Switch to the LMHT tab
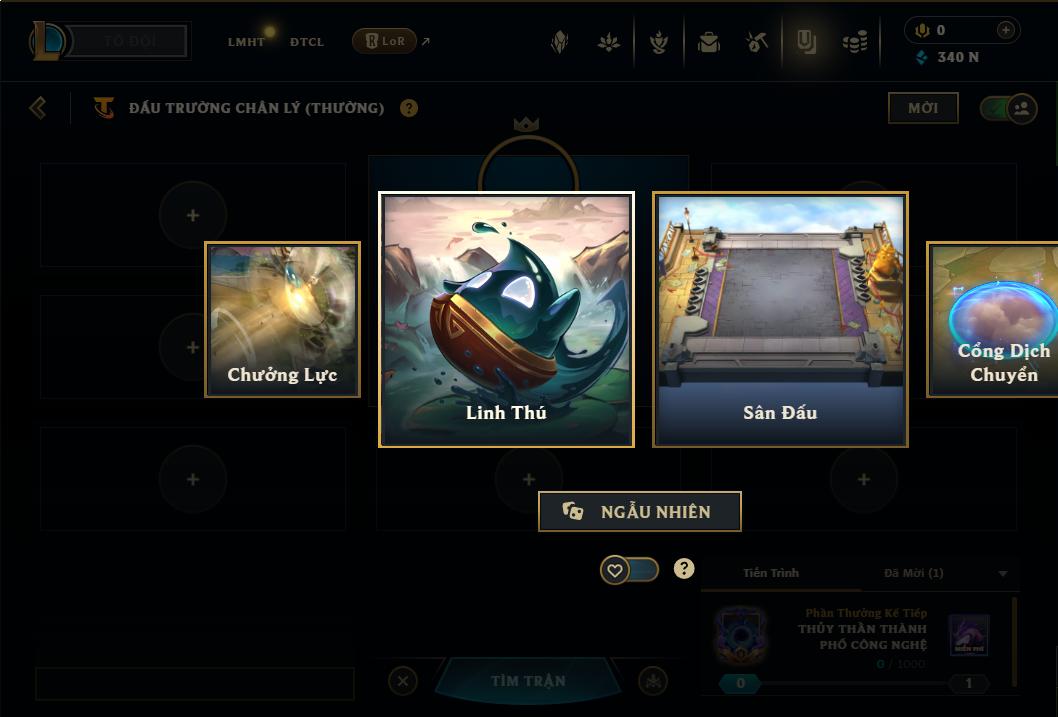This screenshot has width=1058, height=717. coord(246,42)
